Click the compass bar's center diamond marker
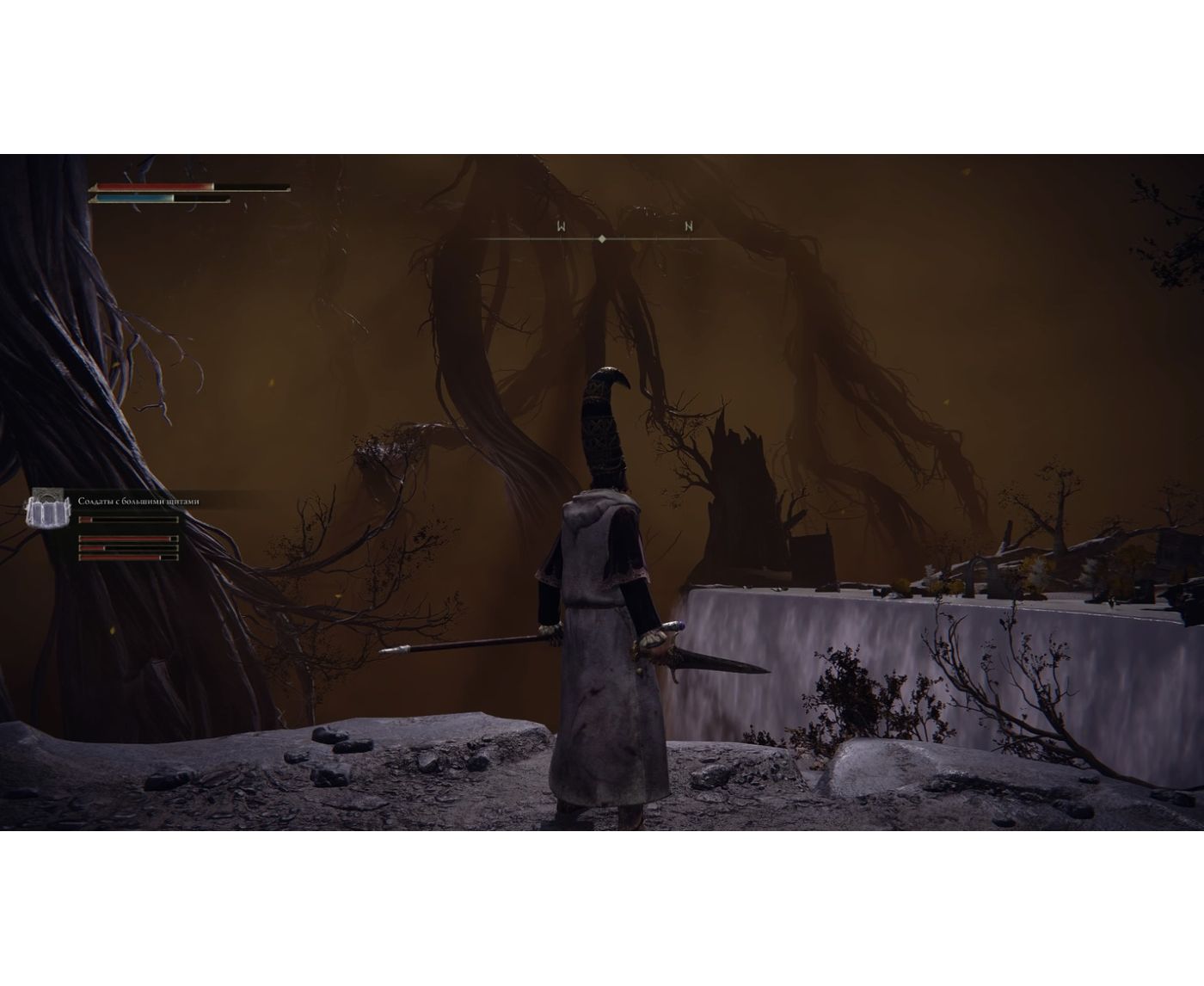Image resolution: width=1204 pixels, height=986 pixels. click(602, 238)
